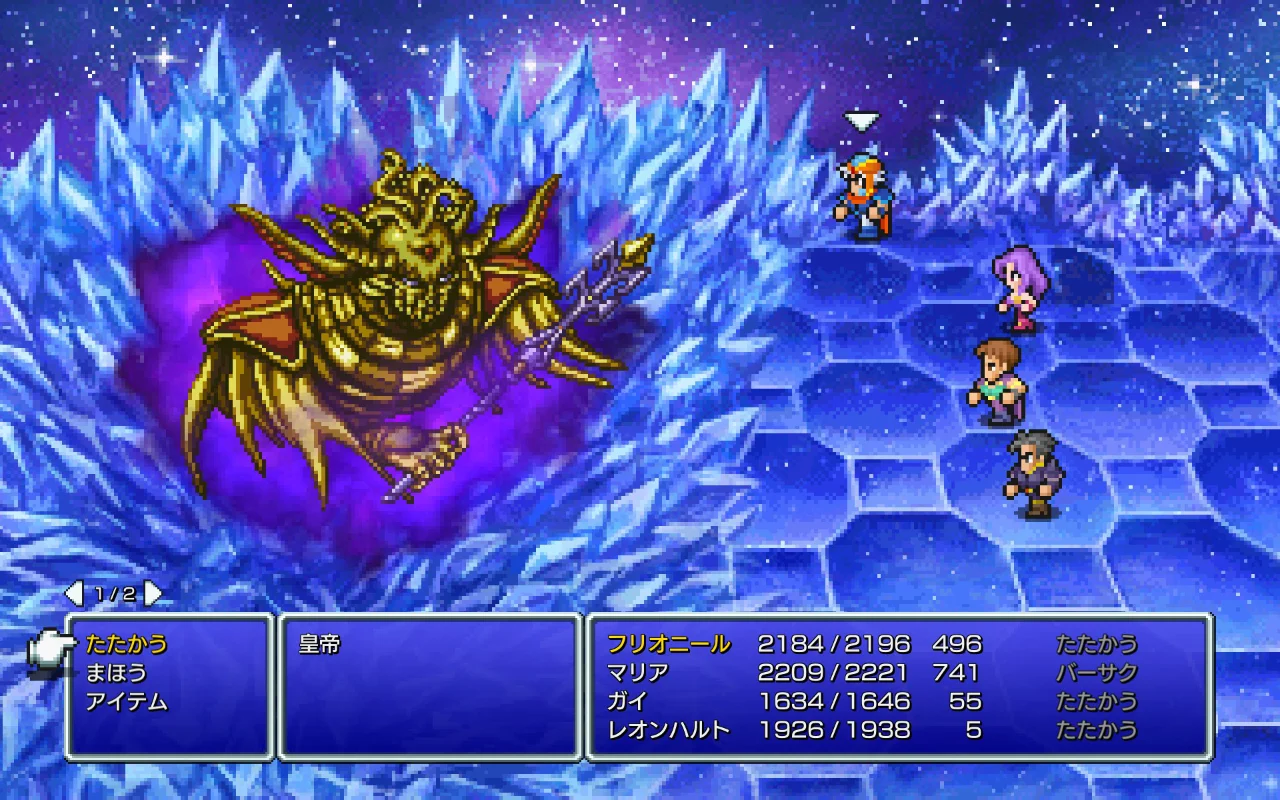Target the 皇帝 enemy name entry
The image size is (1280, 800).
320,644
